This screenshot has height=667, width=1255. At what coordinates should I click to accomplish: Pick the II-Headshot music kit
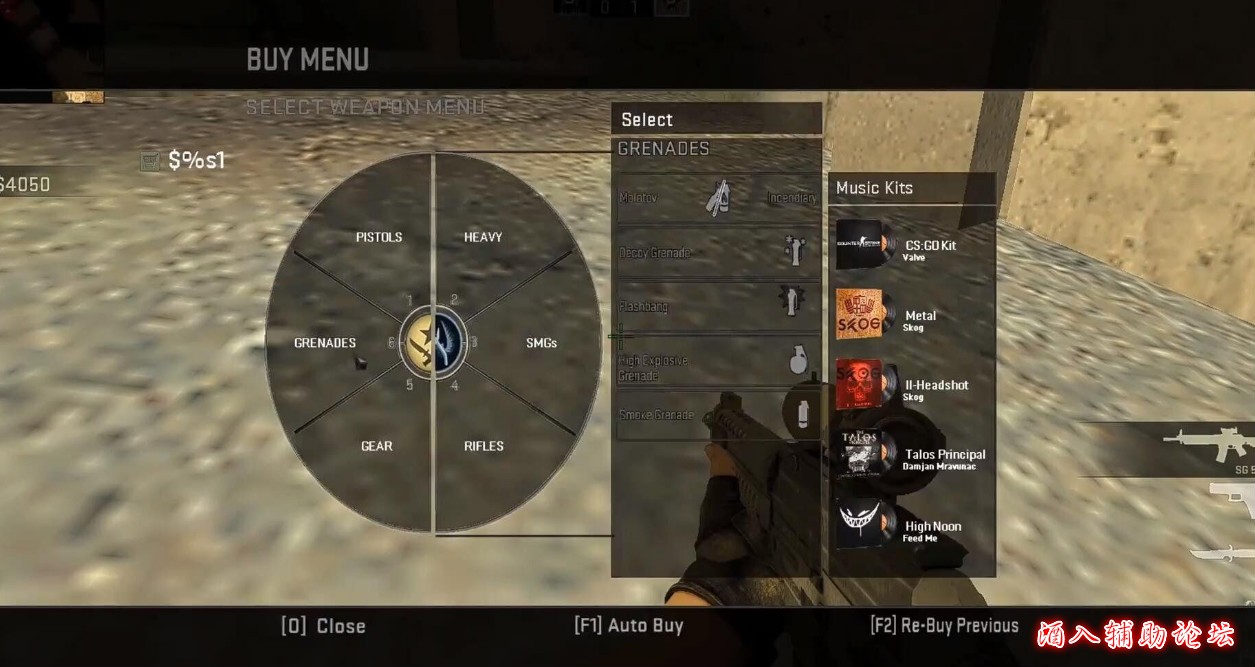coord(911,387)
